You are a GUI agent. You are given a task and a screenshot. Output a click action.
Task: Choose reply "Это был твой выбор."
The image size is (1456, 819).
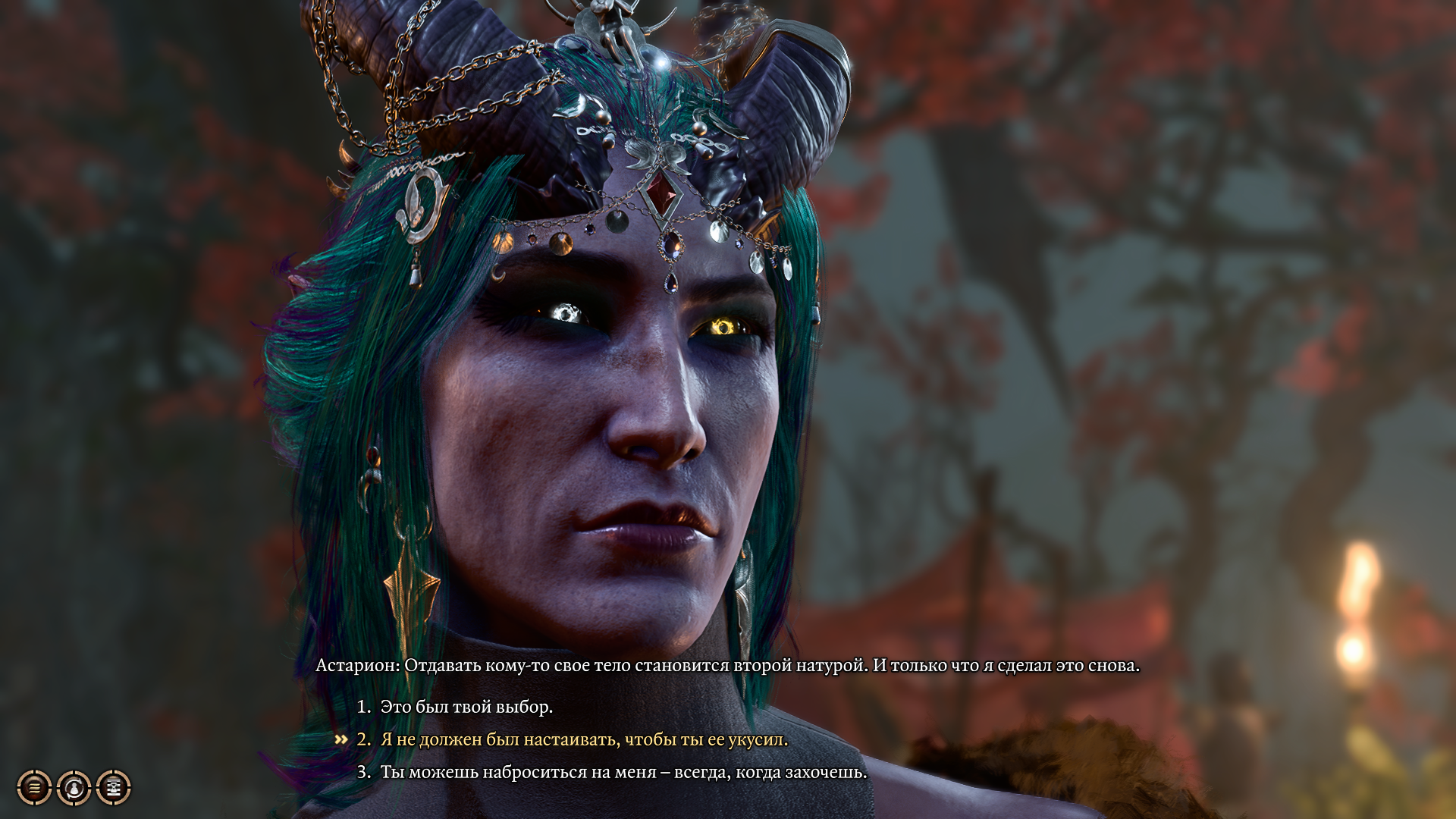click(466, 707)
